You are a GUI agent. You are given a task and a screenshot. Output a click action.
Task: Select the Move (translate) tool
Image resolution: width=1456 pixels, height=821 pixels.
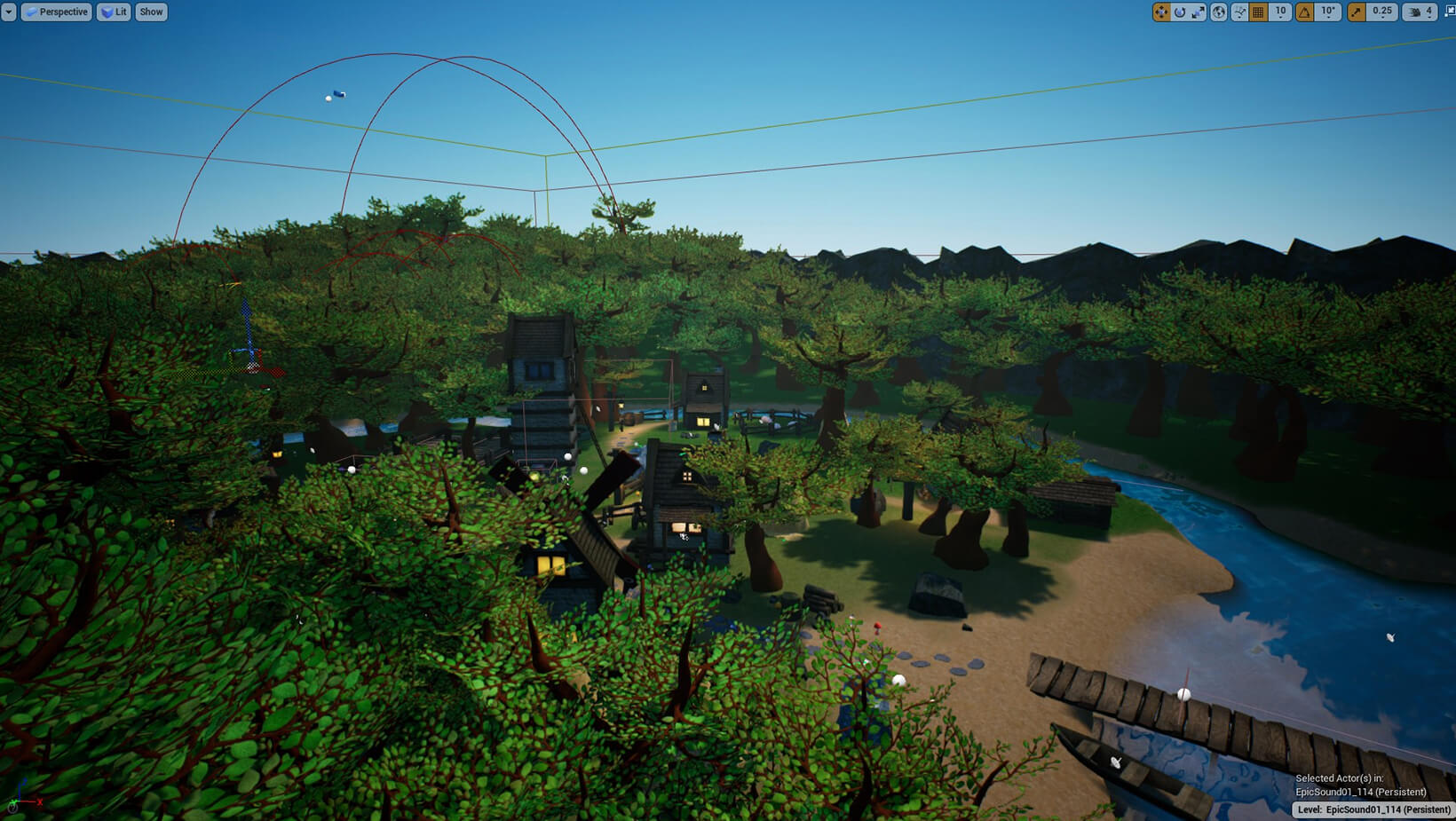pos(1161,12)
